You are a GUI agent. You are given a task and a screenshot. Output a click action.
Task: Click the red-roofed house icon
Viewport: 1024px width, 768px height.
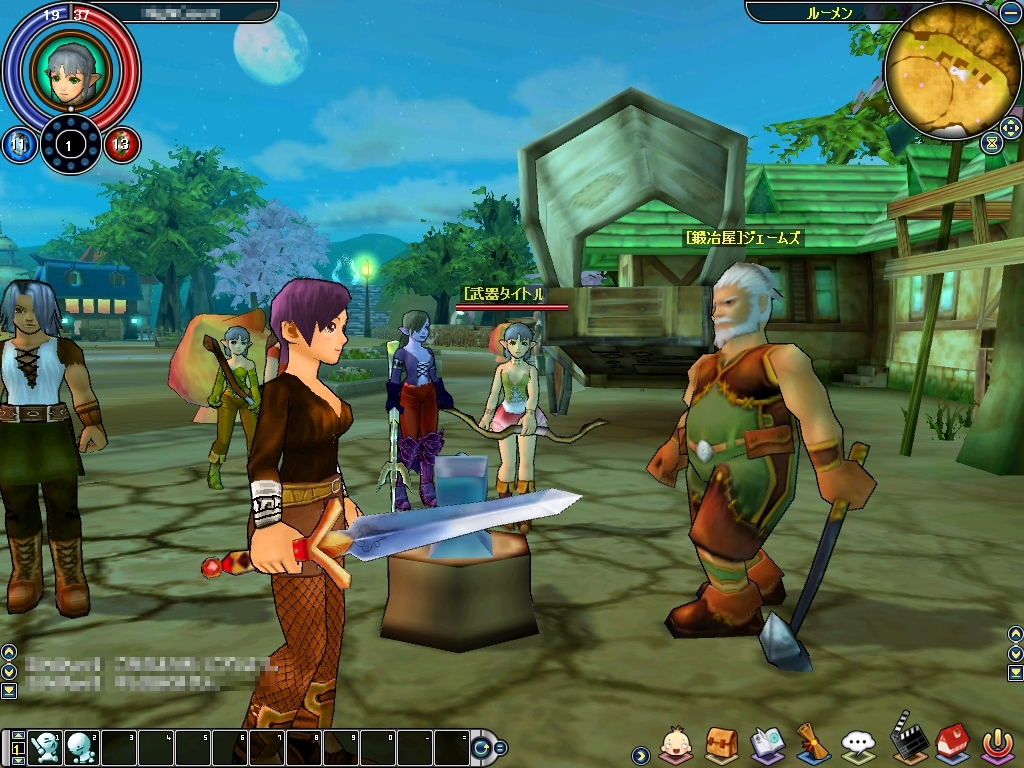coord(951,742)
